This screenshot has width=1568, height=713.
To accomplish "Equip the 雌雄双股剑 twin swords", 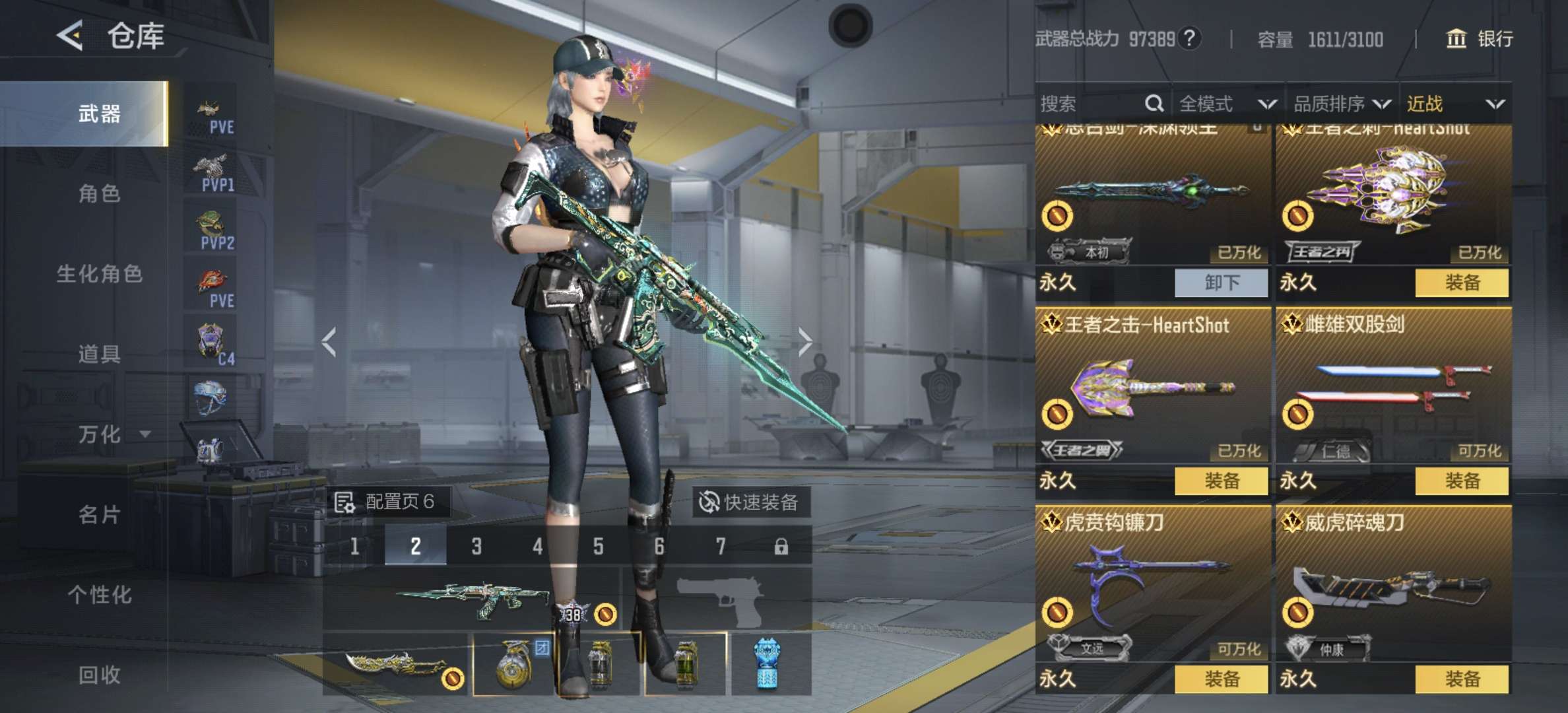I will tap(1462, 481).
